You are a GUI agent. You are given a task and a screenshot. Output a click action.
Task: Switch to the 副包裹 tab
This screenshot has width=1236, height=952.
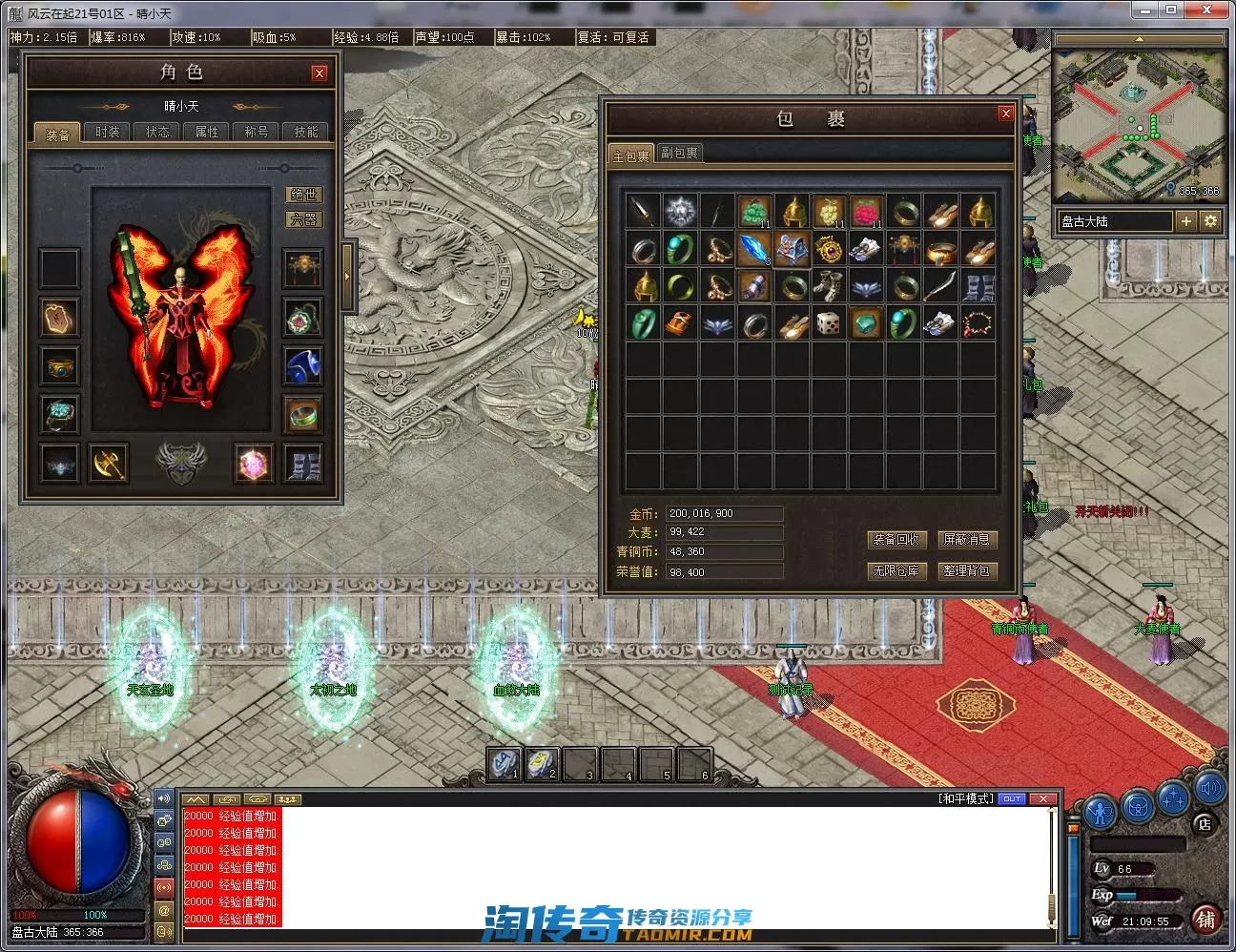pos(679,153)
